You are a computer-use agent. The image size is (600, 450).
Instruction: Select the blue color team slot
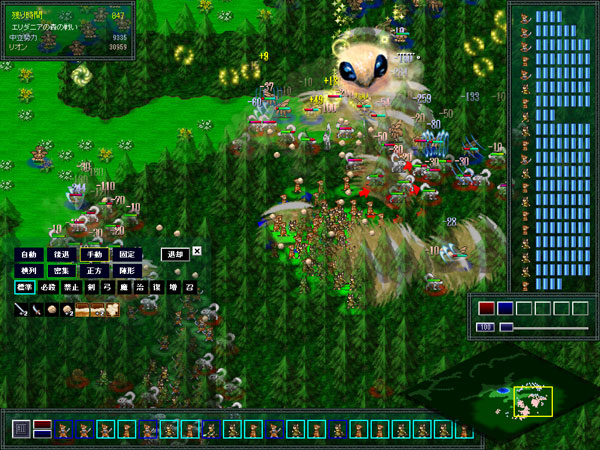pos(505,308)
